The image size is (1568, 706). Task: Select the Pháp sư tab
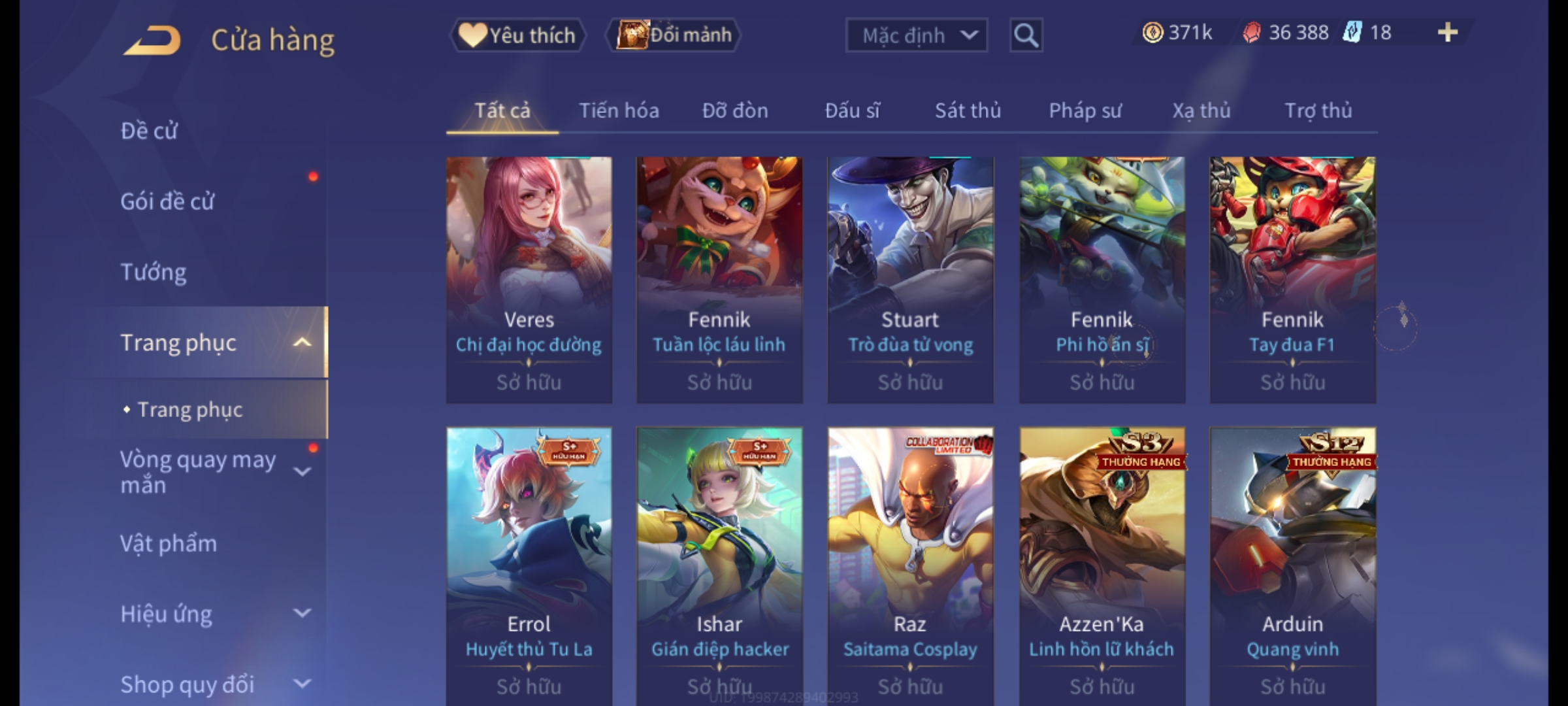click(1085, 110)
